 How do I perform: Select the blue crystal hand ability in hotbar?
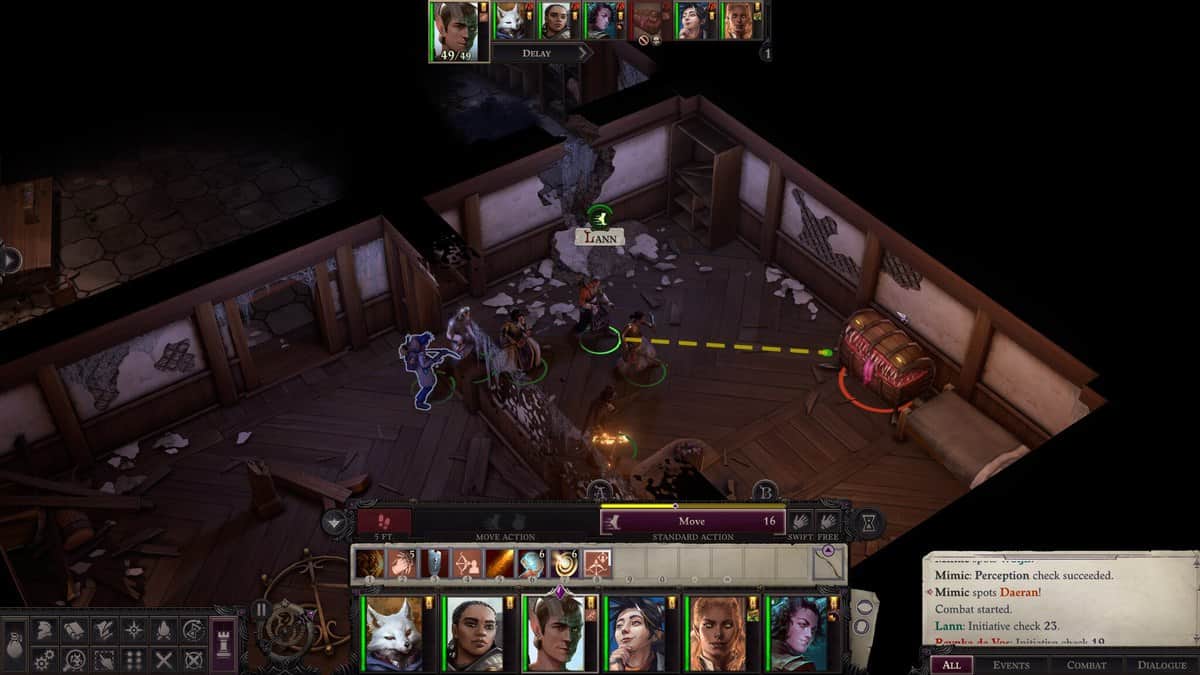click(x=532, y=564)
